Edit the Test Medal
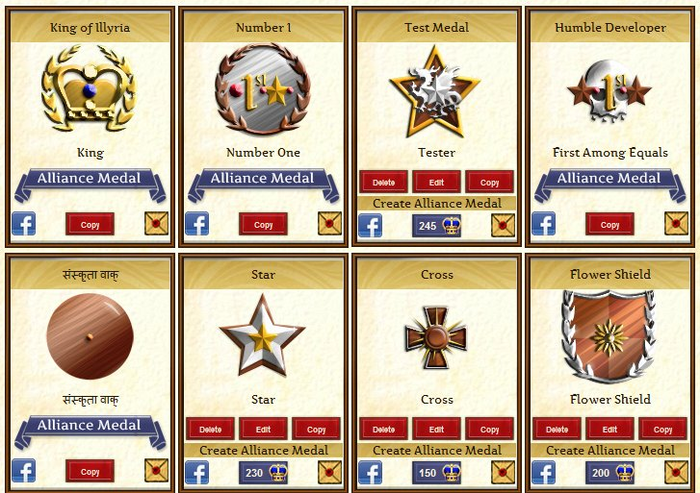Image resolution: width=700 pixels, height=493 pixels. click(437, 183)
